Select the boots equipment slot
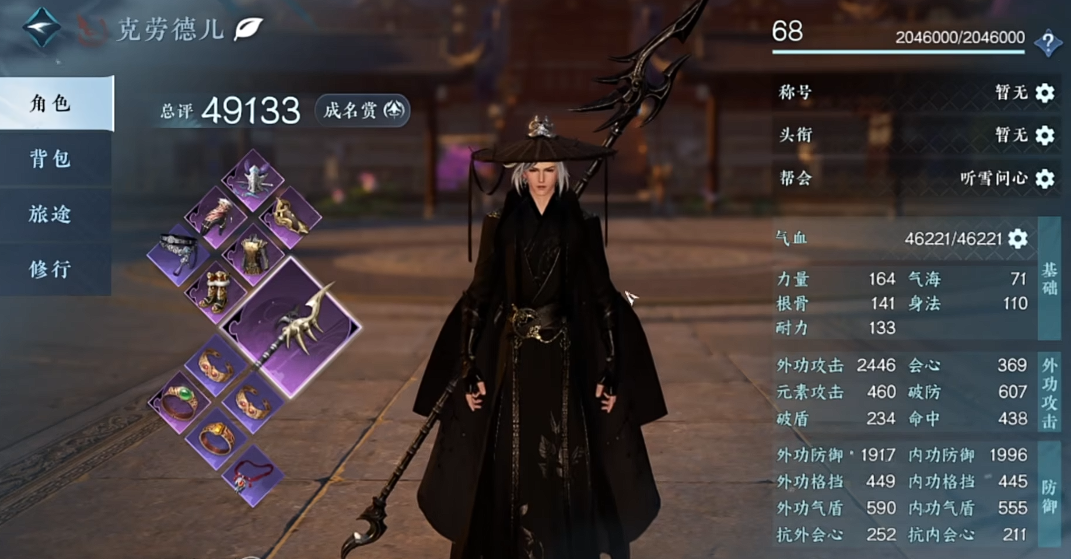Image resolution: width=1071 pixels, height=559 pixels. (216, 290)
